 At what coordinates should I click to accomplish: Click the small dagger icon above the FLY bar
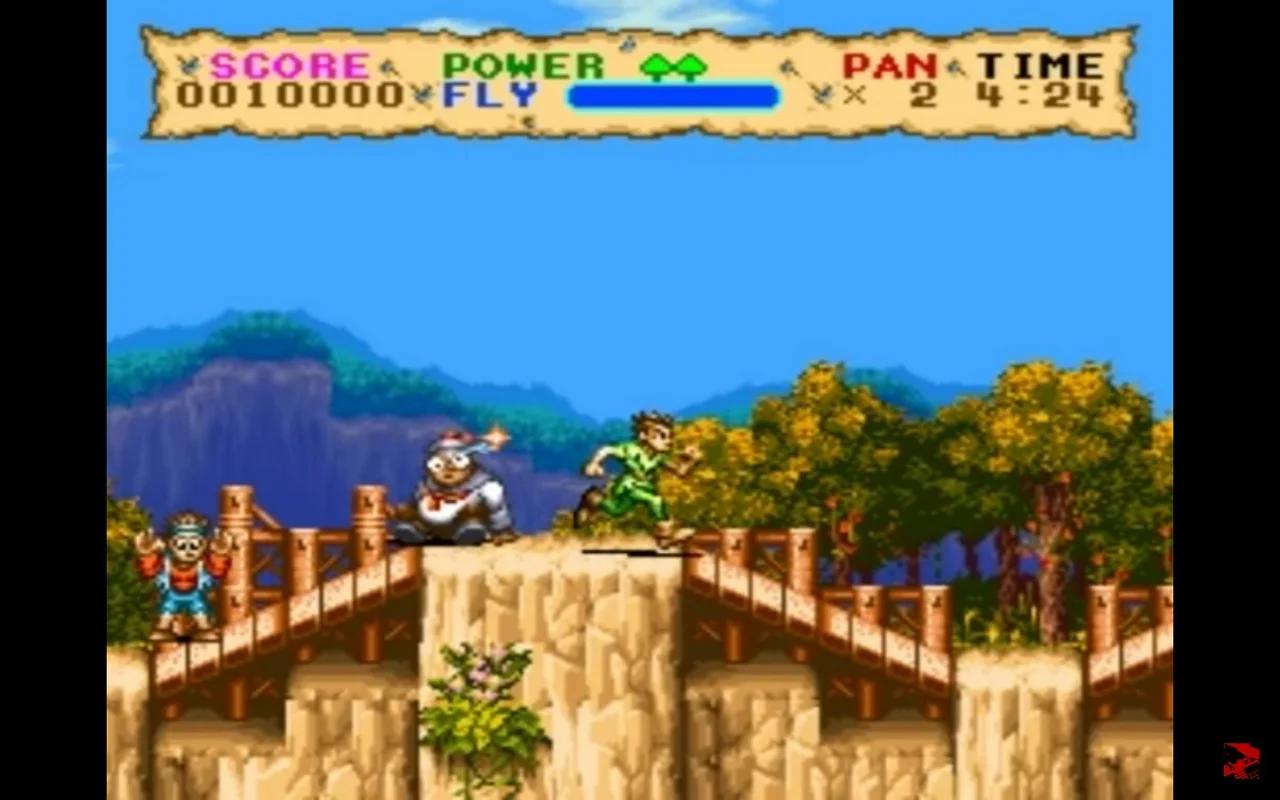point(630,44)
